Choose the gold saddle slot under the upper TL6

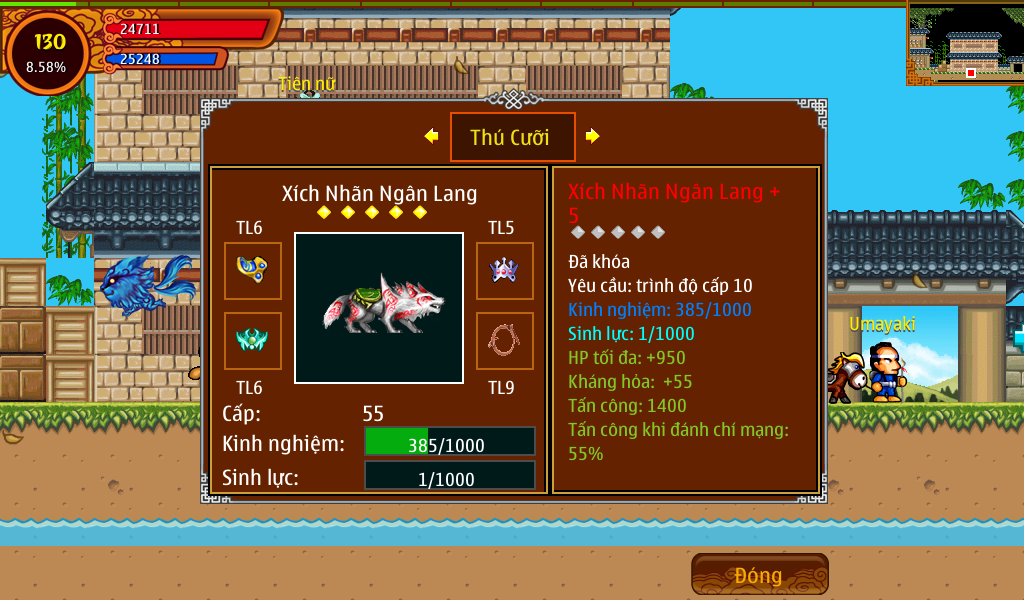[252, 271]
